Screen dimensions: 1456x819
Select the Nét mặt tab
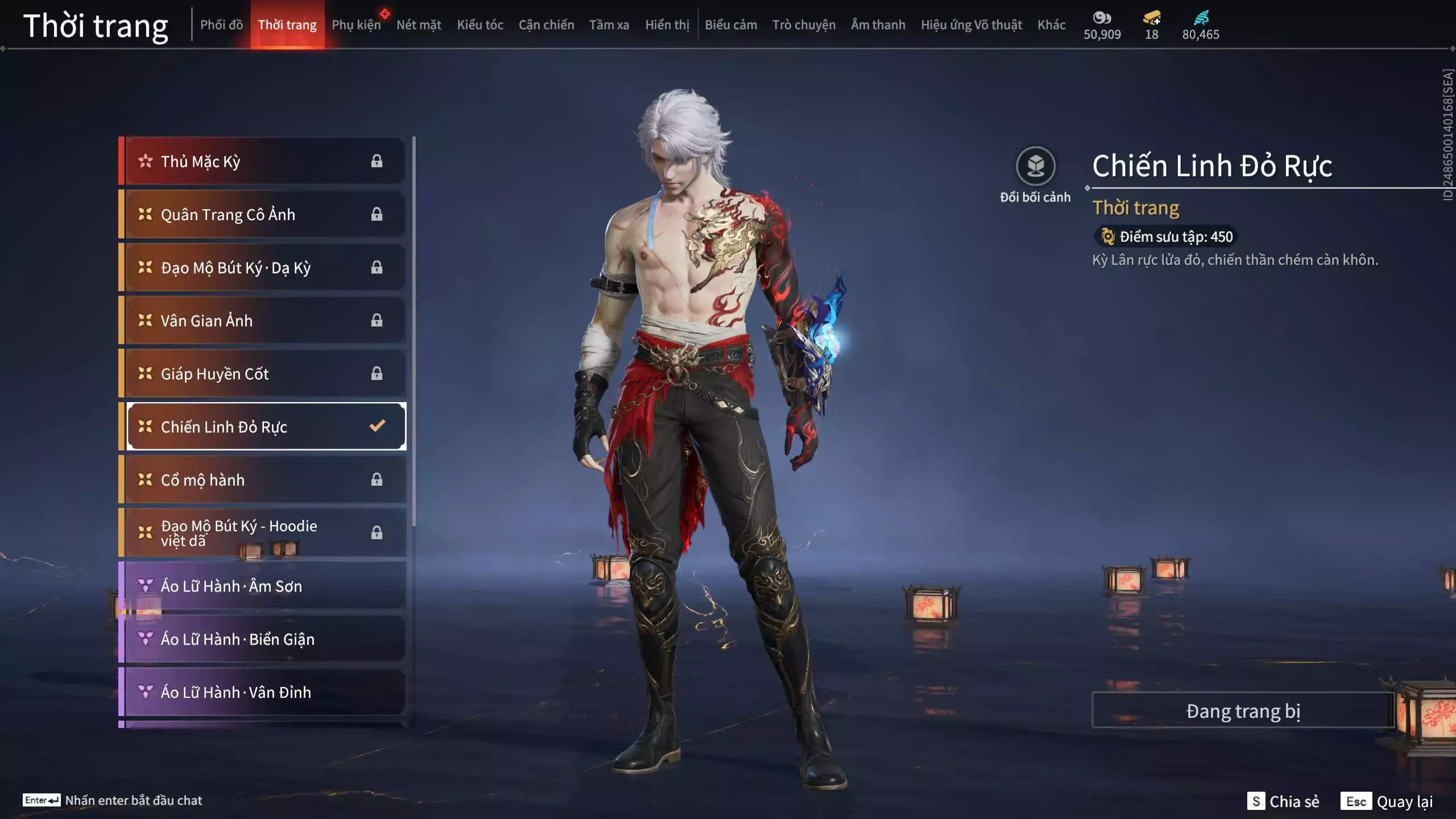pos(419,25)
